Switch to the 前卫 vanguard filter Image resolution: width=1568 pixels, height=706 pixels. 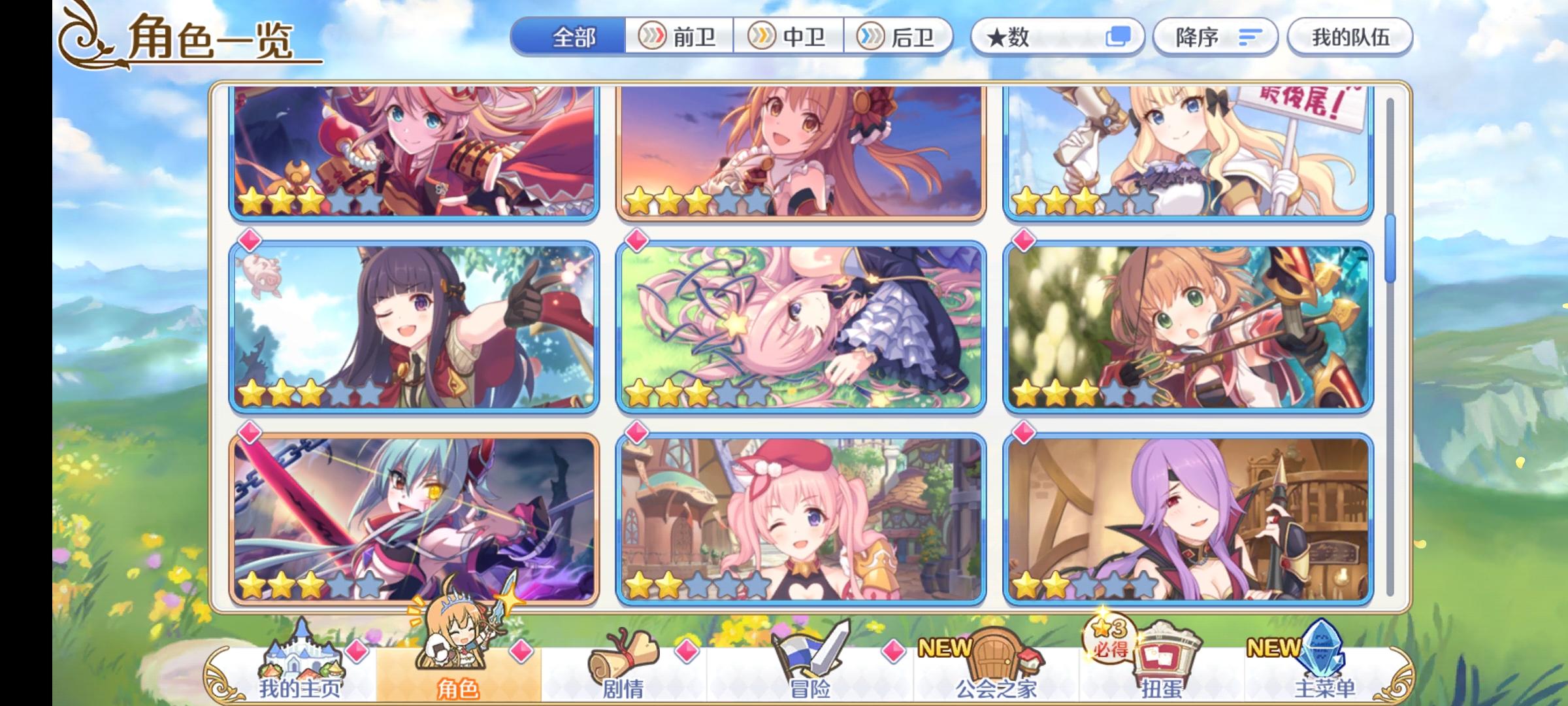678,37
